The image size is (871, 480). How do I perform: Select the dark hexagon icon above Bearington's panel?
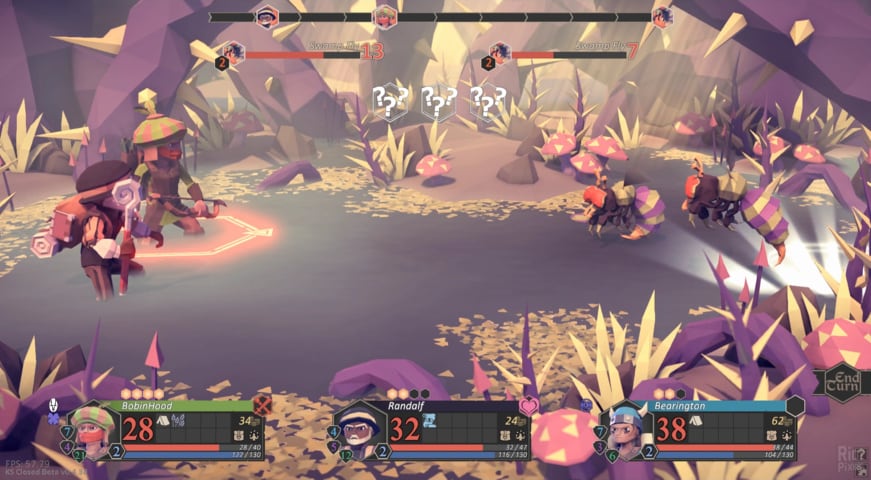[x=795, y=405]
